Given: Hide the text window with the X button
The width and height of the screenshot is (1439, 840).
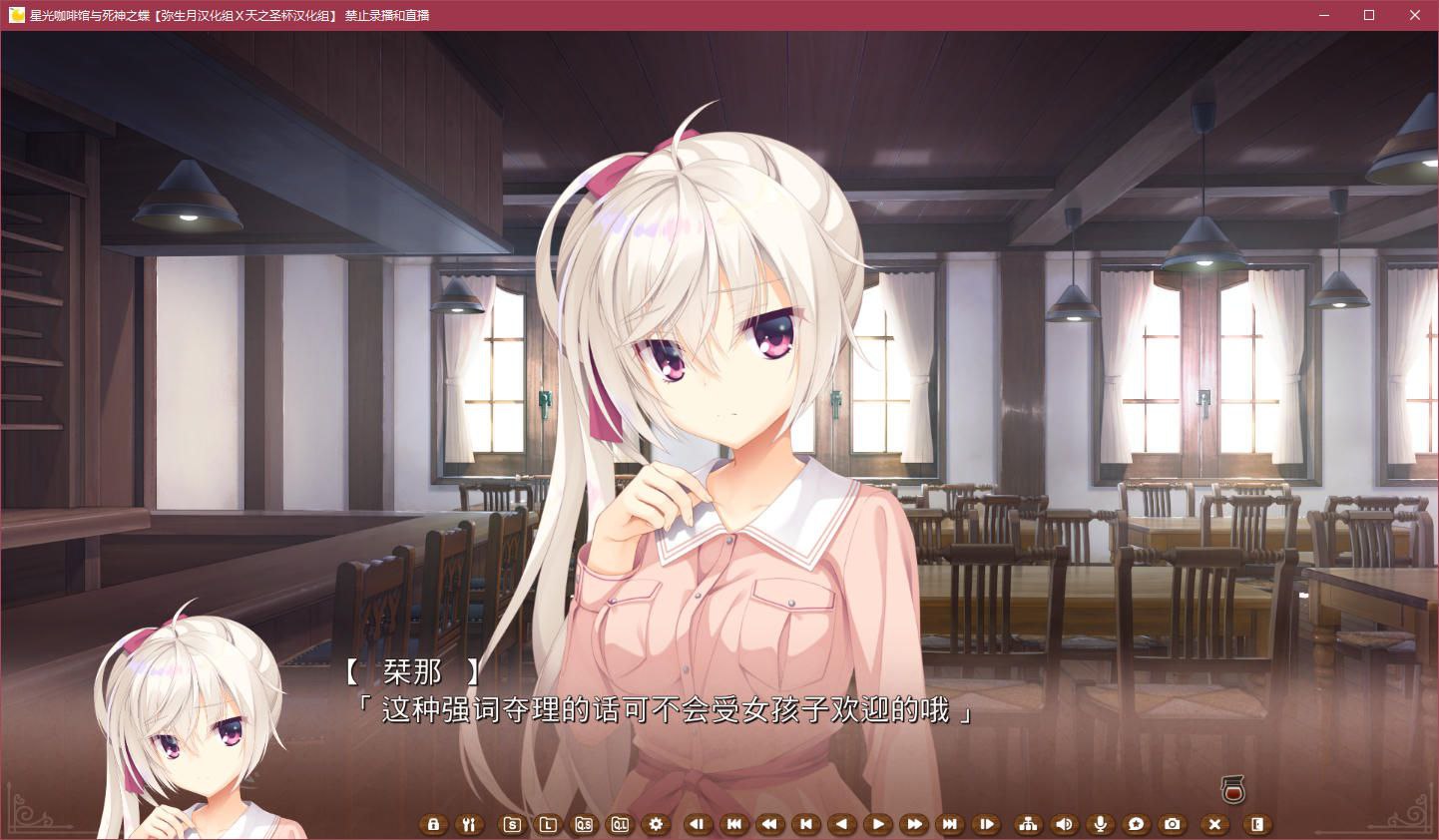Looking at the screenshot, I should 1214,824.
